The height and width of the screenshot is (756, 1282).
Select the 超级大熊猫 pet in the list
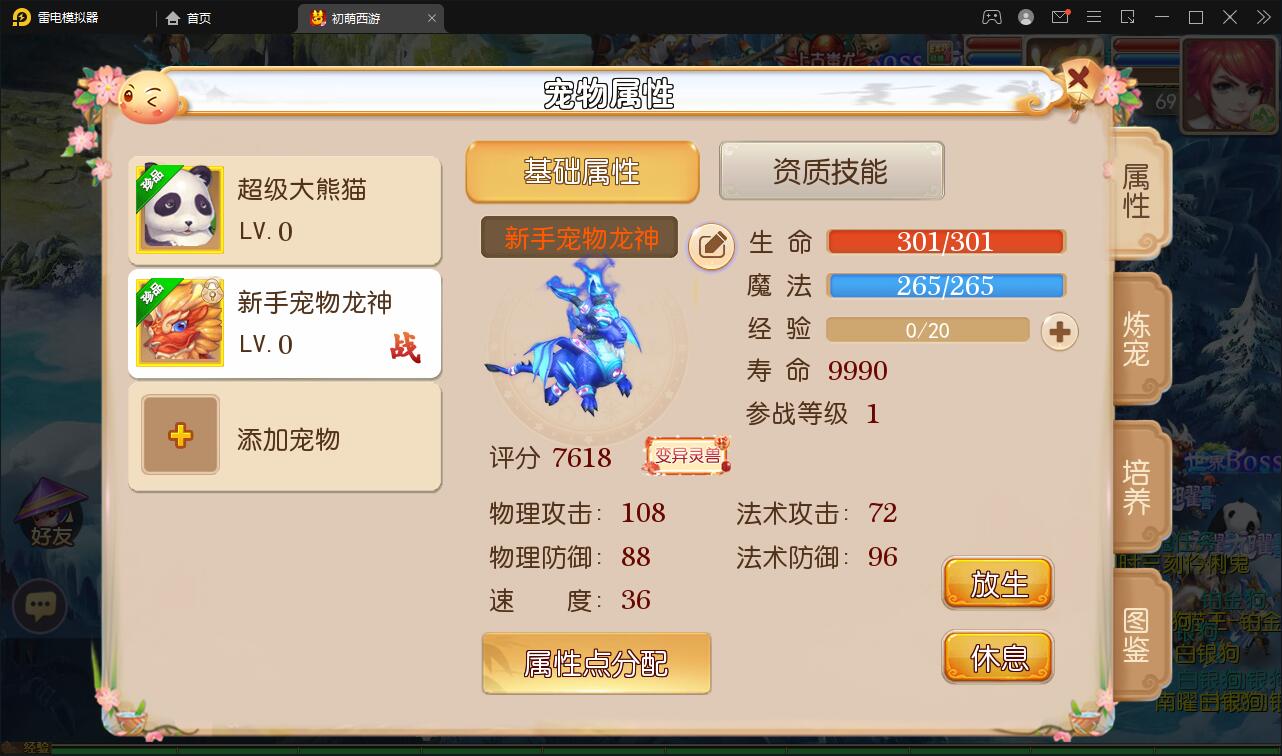(284, 210)
